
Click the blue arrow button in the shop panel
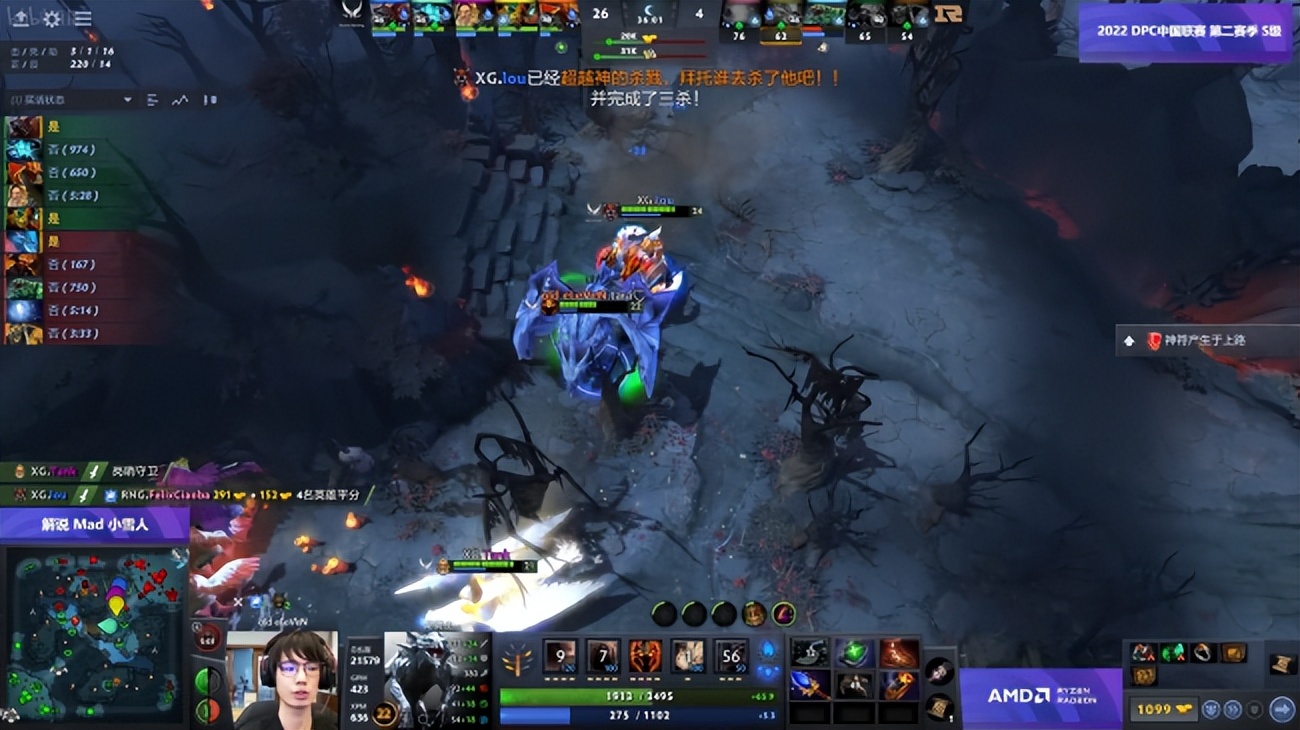1281,709
